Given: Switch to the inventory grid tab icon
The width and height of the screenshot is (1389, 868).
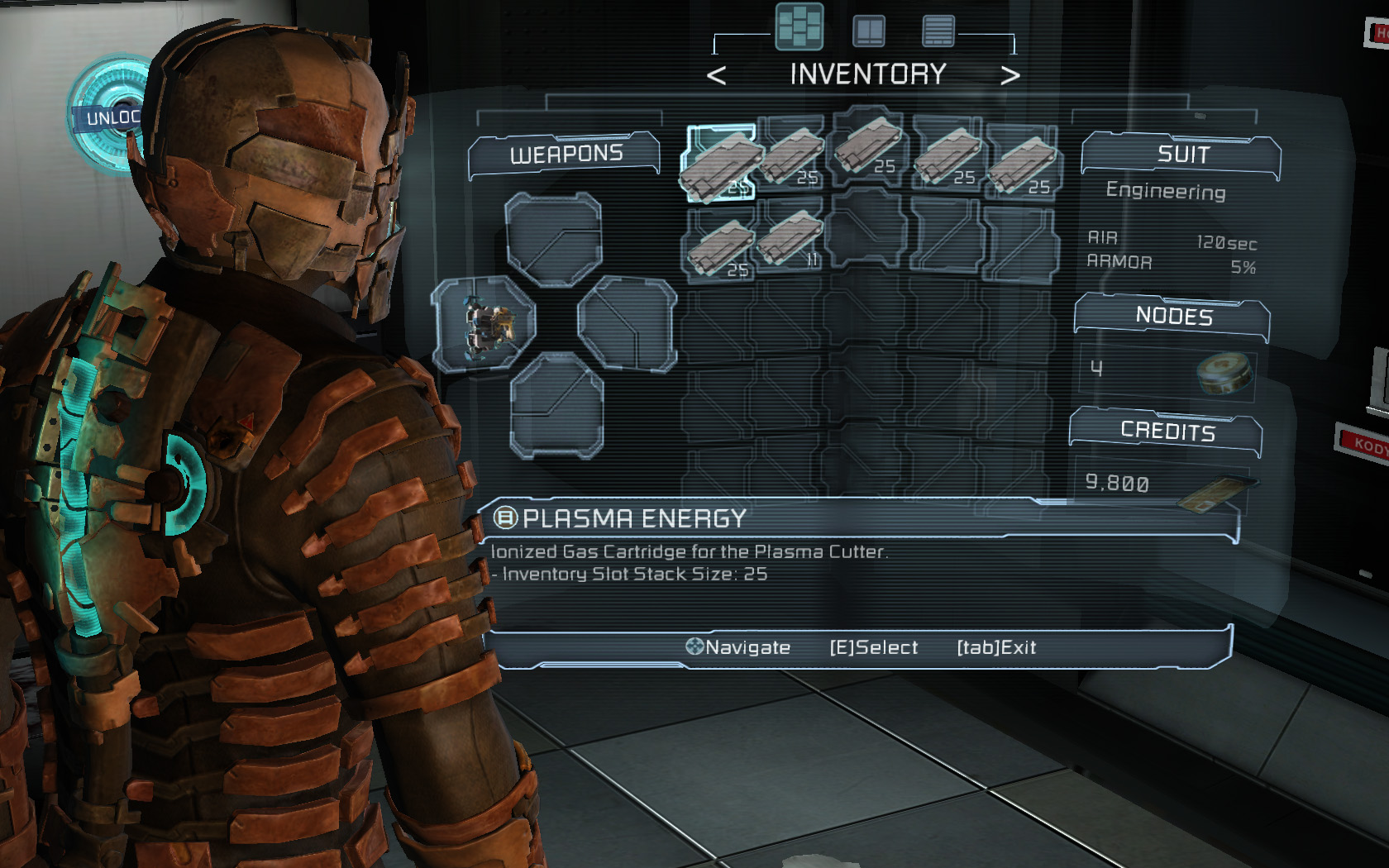Looking at the screenshot, I should [800, 27].
